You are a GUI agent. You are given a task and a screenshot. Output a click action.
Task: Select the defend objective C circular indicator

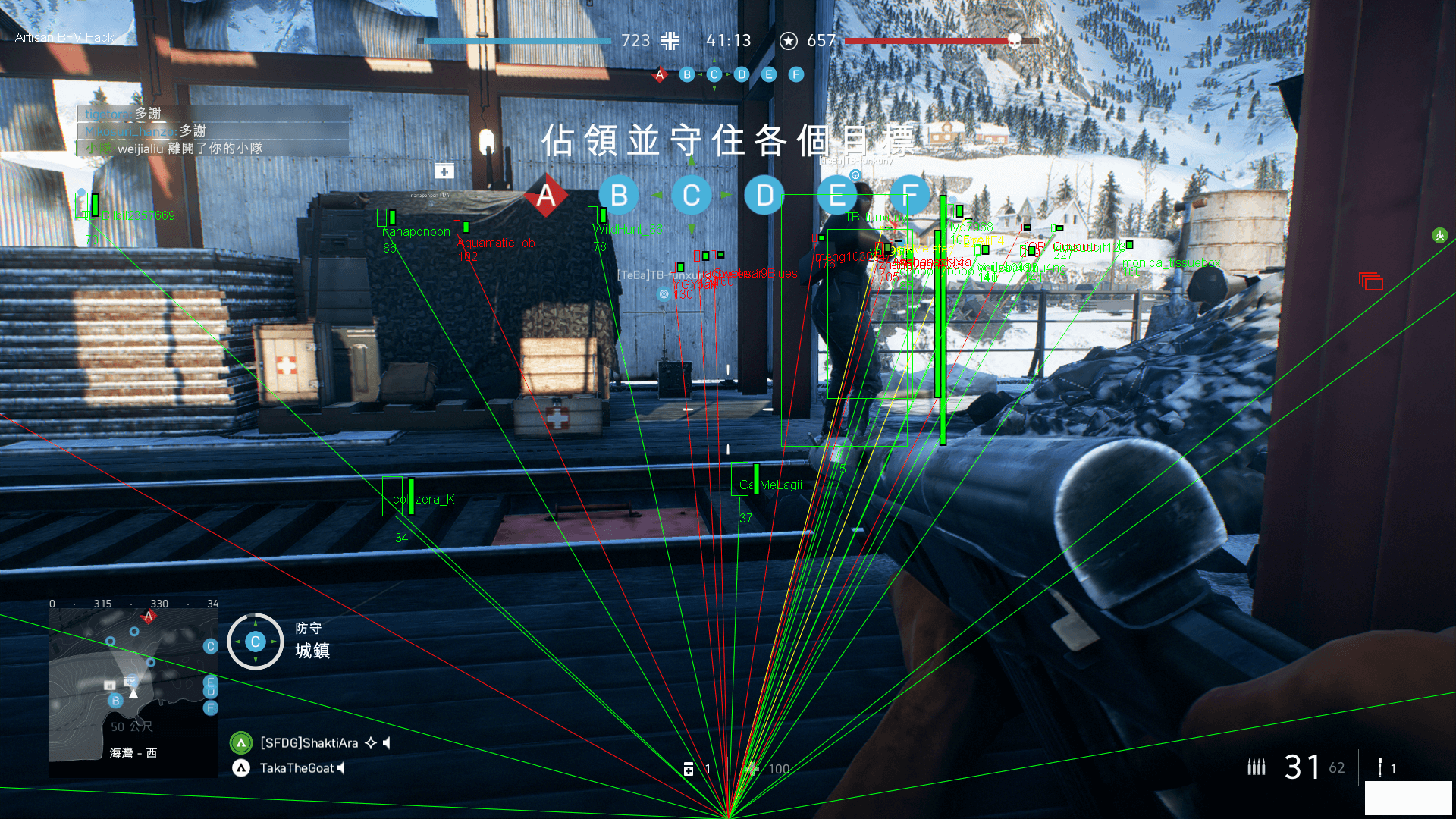point(256,642)
